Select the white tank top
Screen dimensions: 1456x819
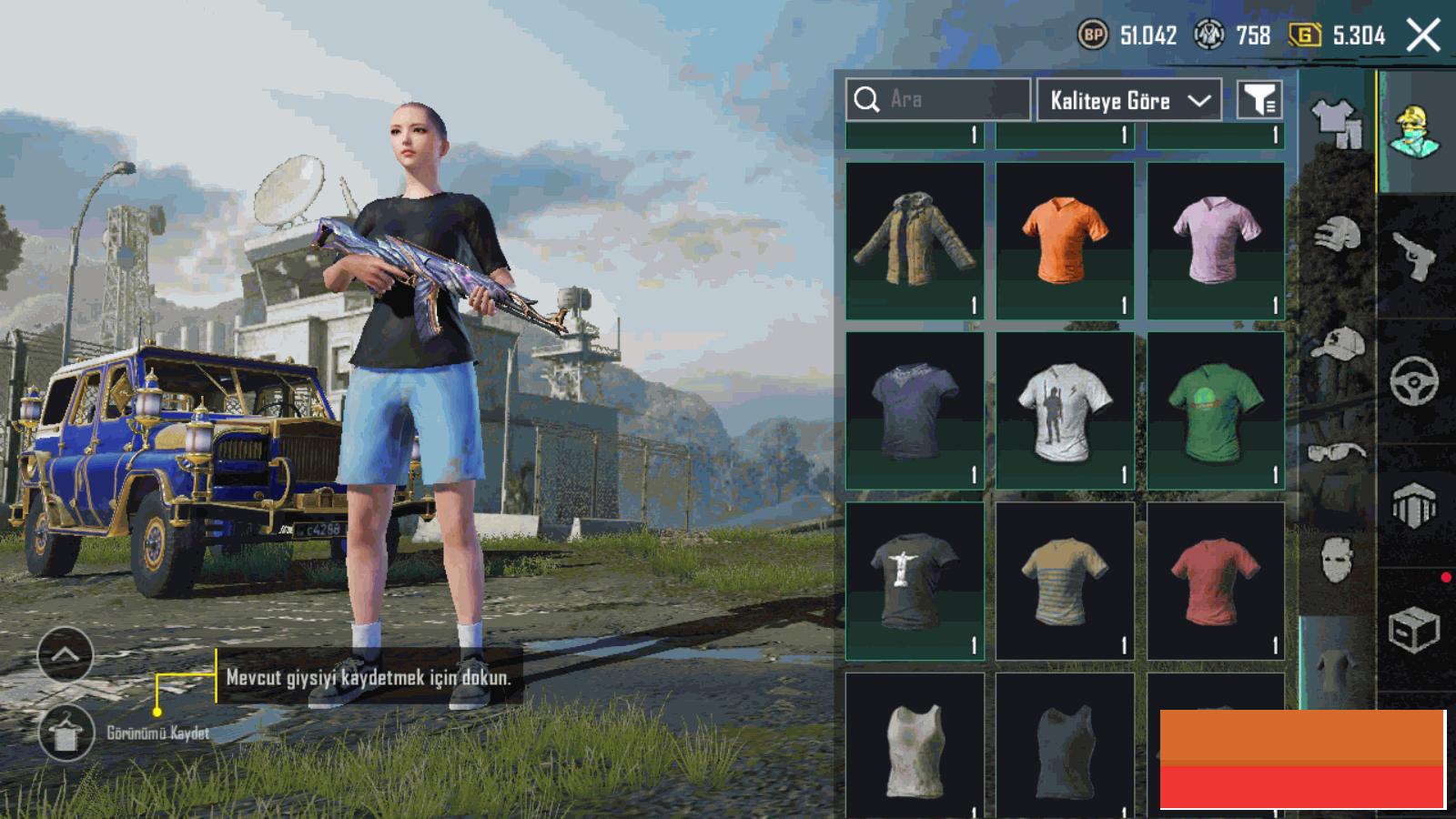[915, 746]
